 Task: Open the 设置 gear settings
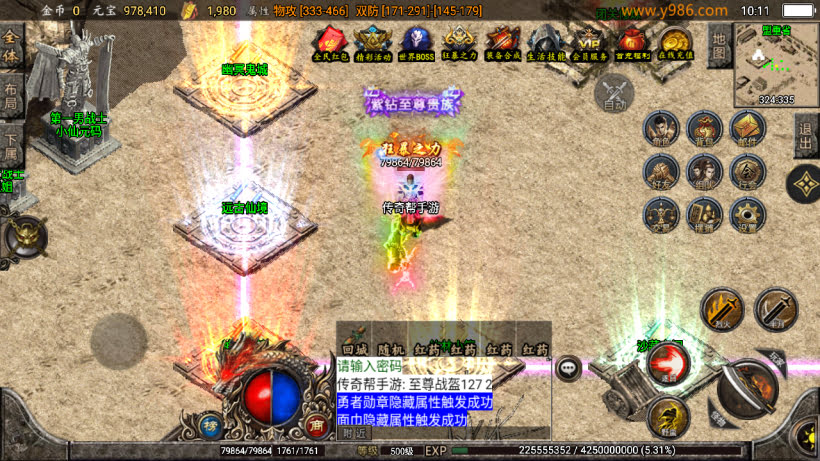pyautogui.click(x=746, y=214)
